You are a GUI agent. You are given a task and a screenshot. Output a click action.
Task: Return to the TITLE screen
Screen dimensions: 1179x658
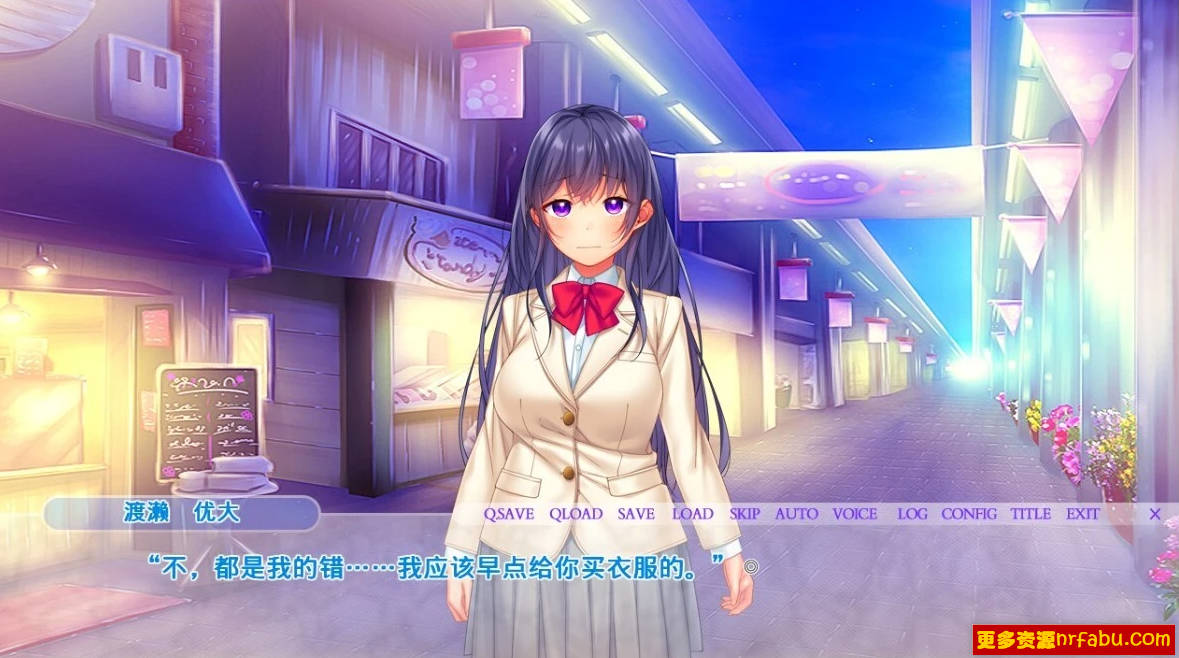[x=1030, y=514]
